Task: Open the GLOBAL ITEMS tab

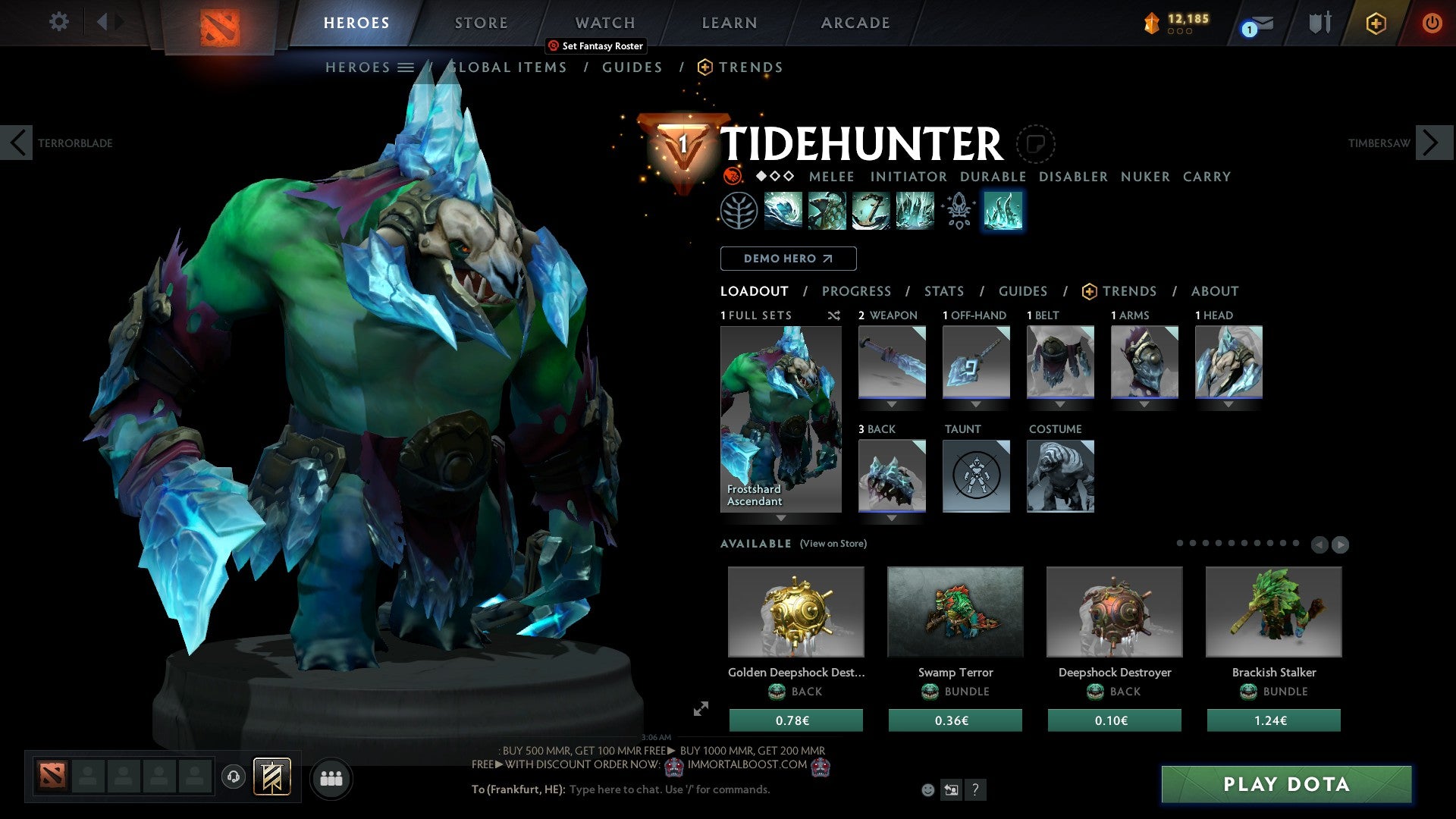Action: pos(507,67)
